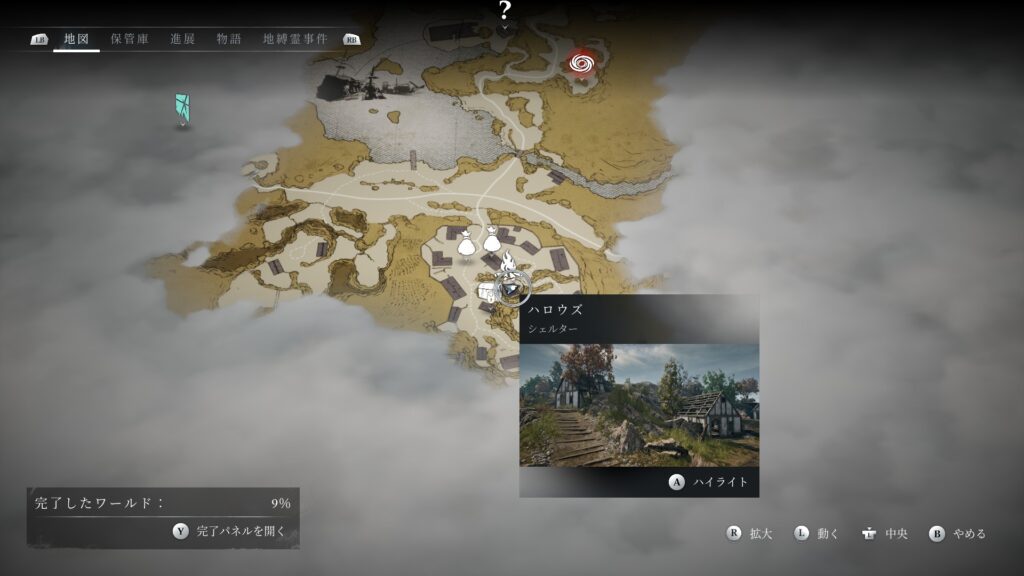
Task: Open the ハロウズ shelter preview image
Action: 639,404
